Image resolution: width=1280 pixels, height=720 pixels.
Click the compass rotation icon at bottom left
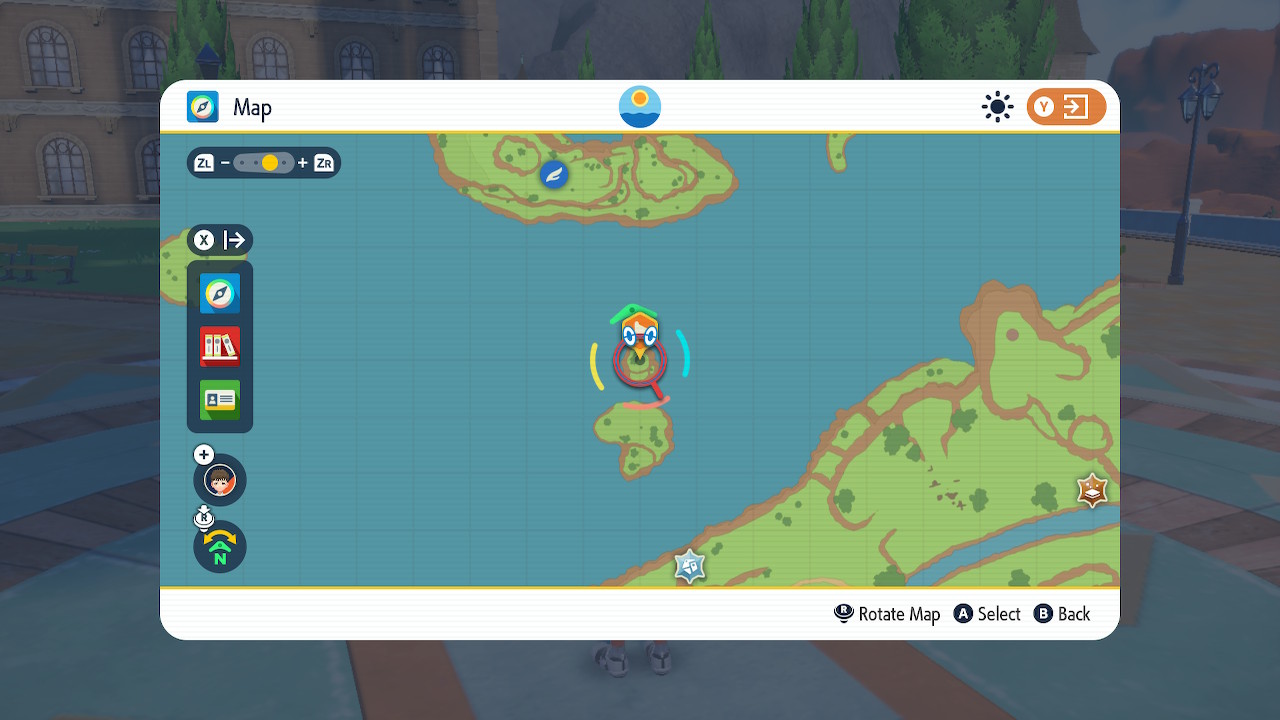(x=219, y=547)
